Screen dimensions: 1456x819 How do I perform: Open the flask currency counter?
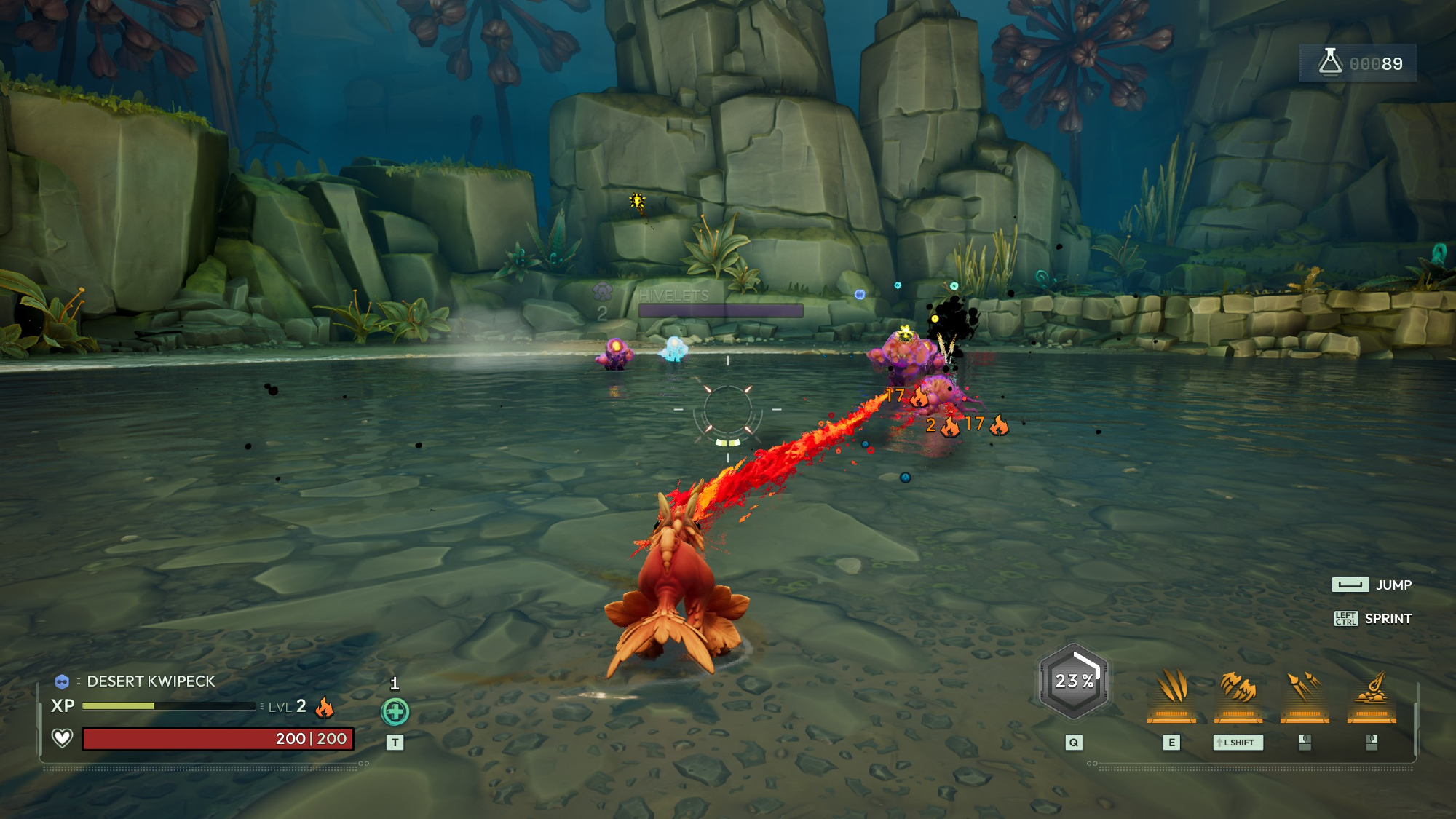pyautogui.click(x=1358, y=63)
